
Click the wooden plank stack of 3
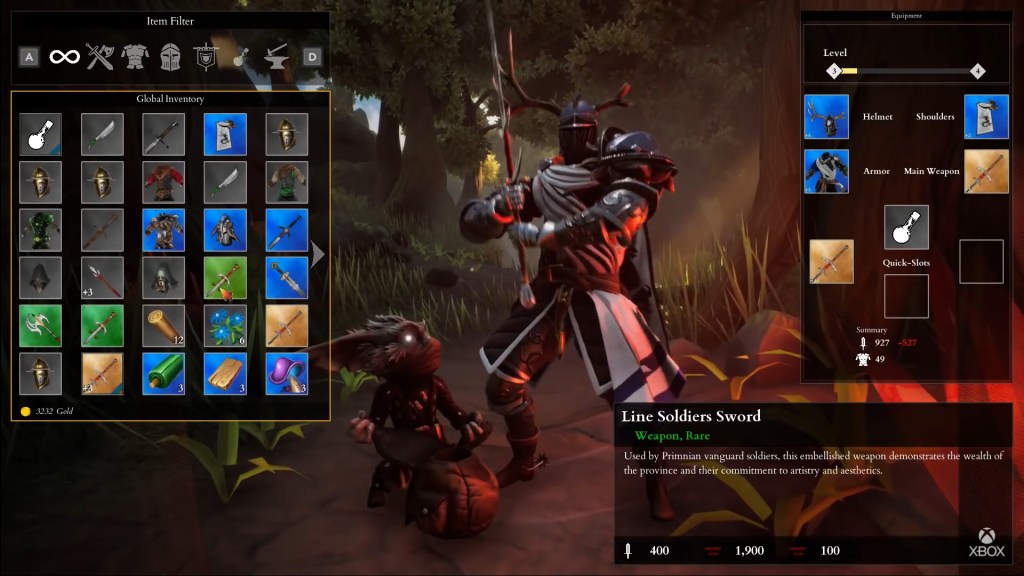coord(225,373)
